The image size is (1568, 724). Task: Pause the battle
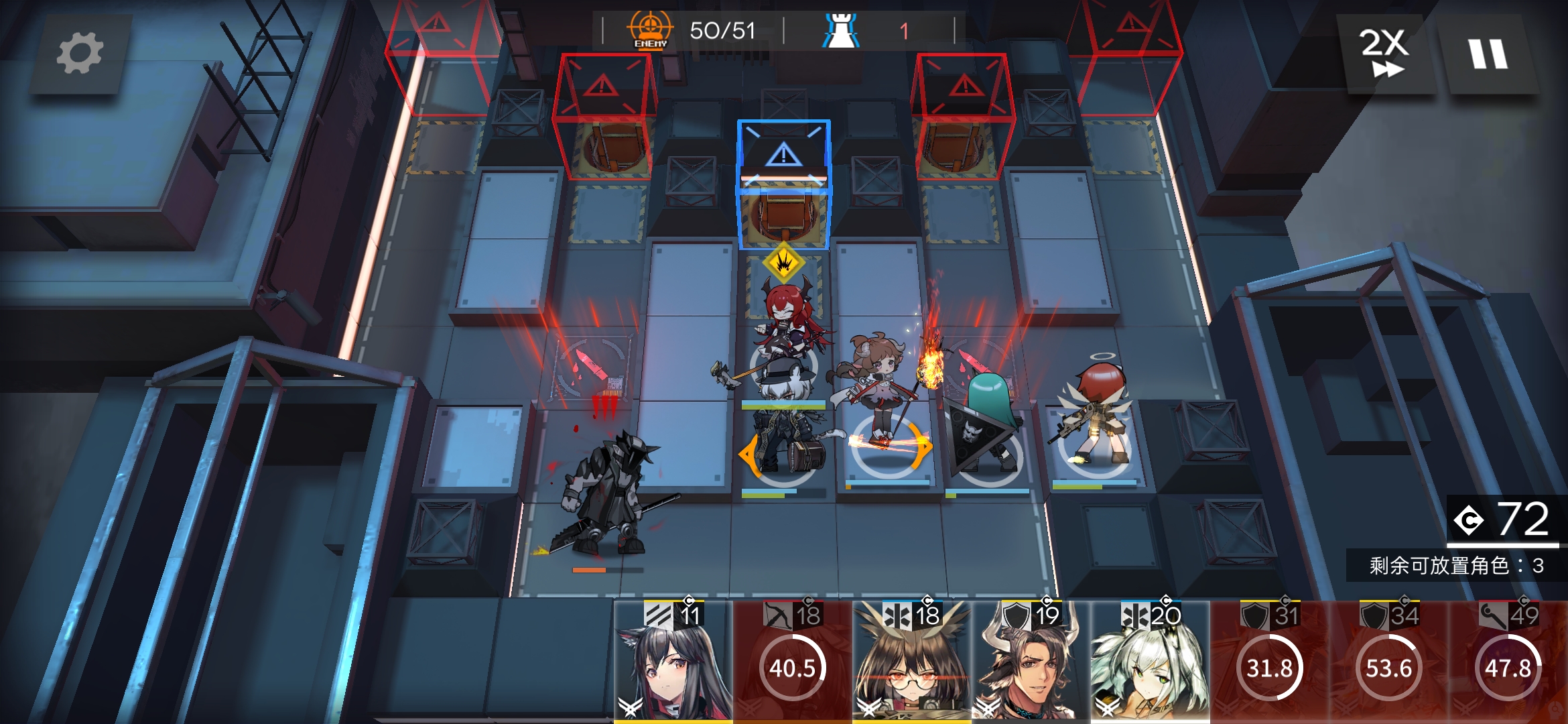[1488, 54]
